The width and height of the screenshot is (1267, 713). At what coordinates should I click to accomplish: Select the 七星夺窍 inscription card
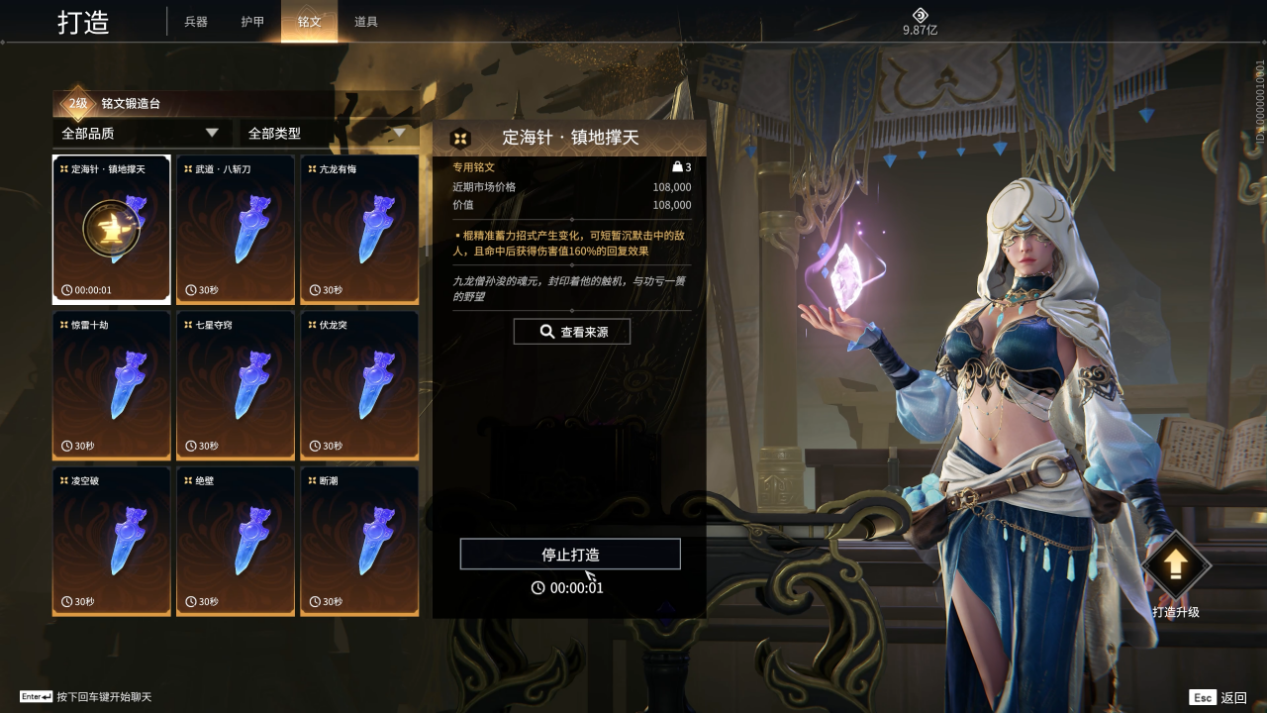(235, 385)
